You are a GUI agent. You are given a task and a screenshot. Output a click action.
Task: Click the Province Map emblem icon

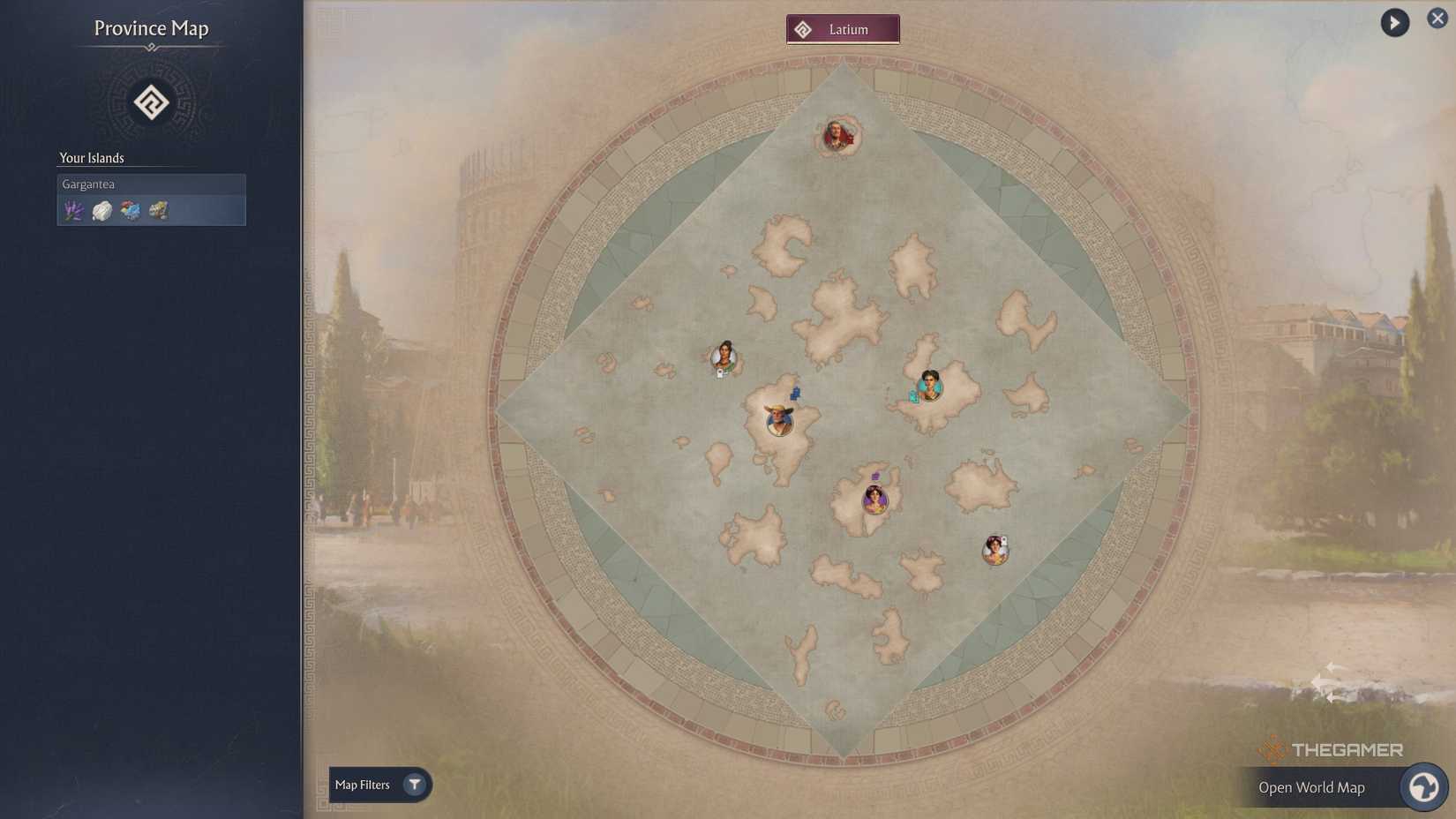pos(151,102)
